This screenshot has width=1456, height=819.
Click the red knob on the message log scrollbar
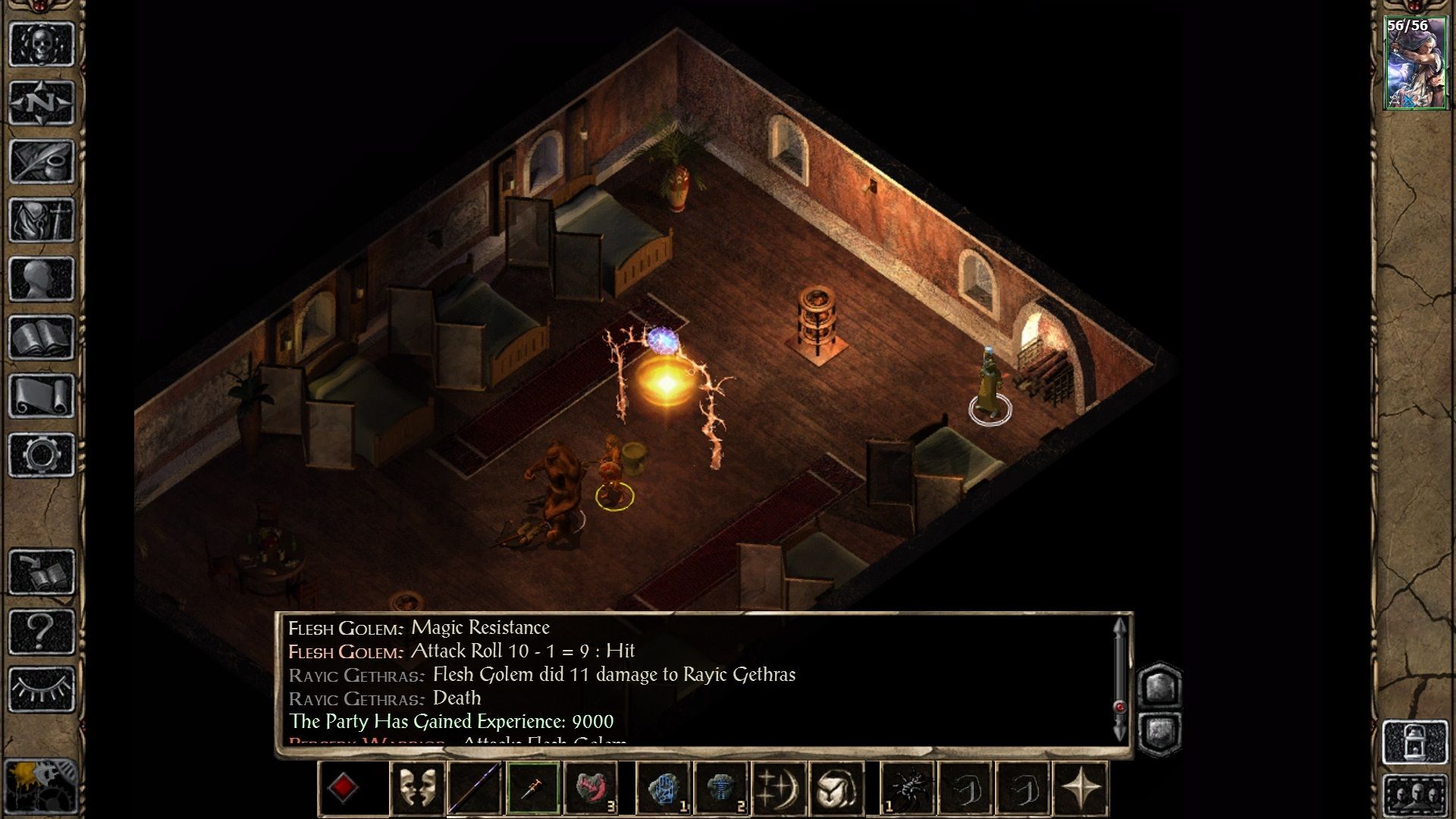pos(1122,705)
